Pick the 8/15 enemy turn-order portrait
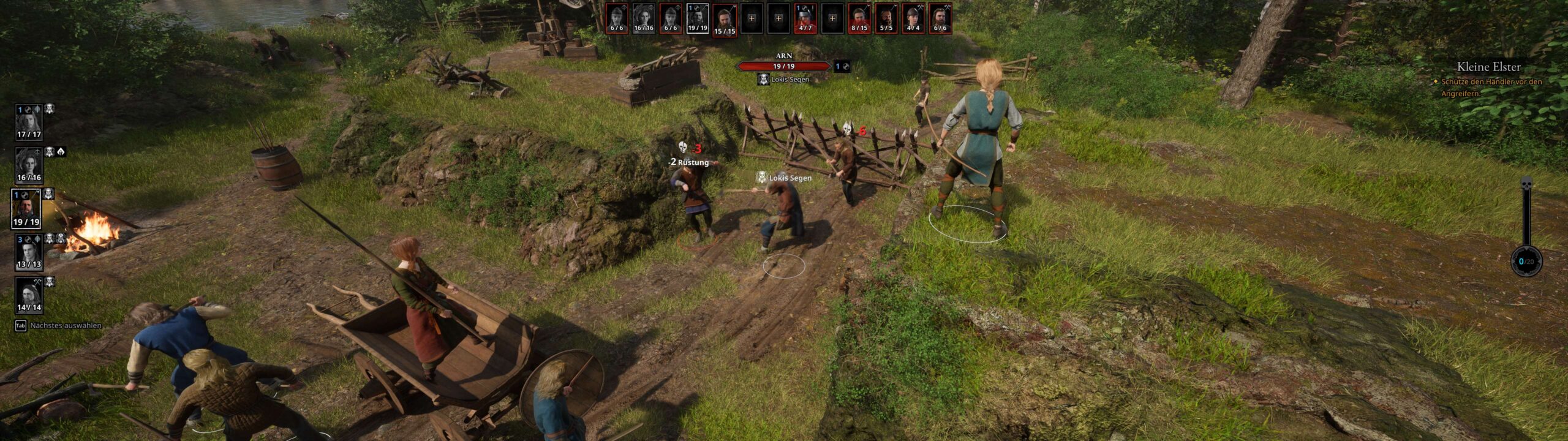The height and width of the screenshot is (441, 1568). pyautogui.click(x=859, y=18)
